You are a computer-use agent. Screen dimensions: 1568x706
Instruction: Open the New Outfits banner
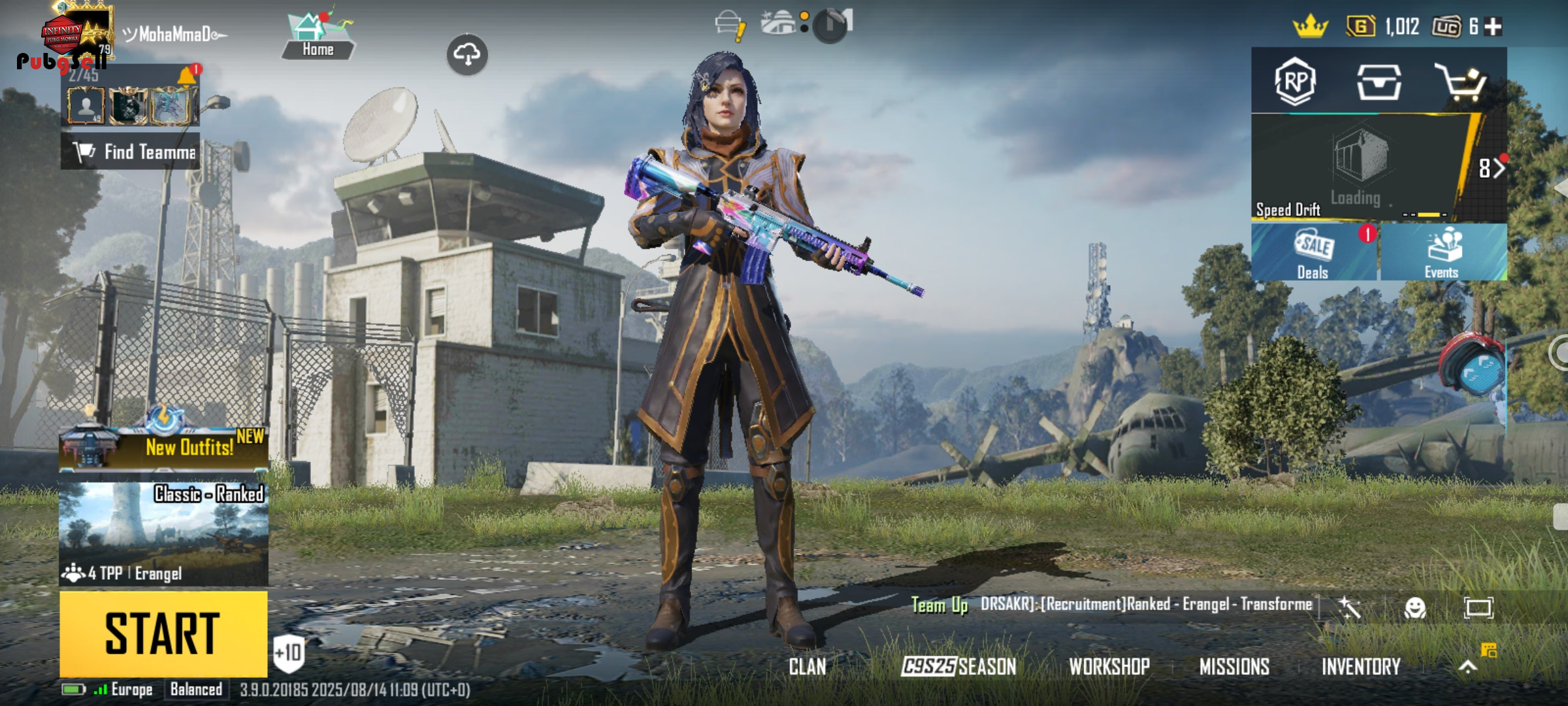163,446
